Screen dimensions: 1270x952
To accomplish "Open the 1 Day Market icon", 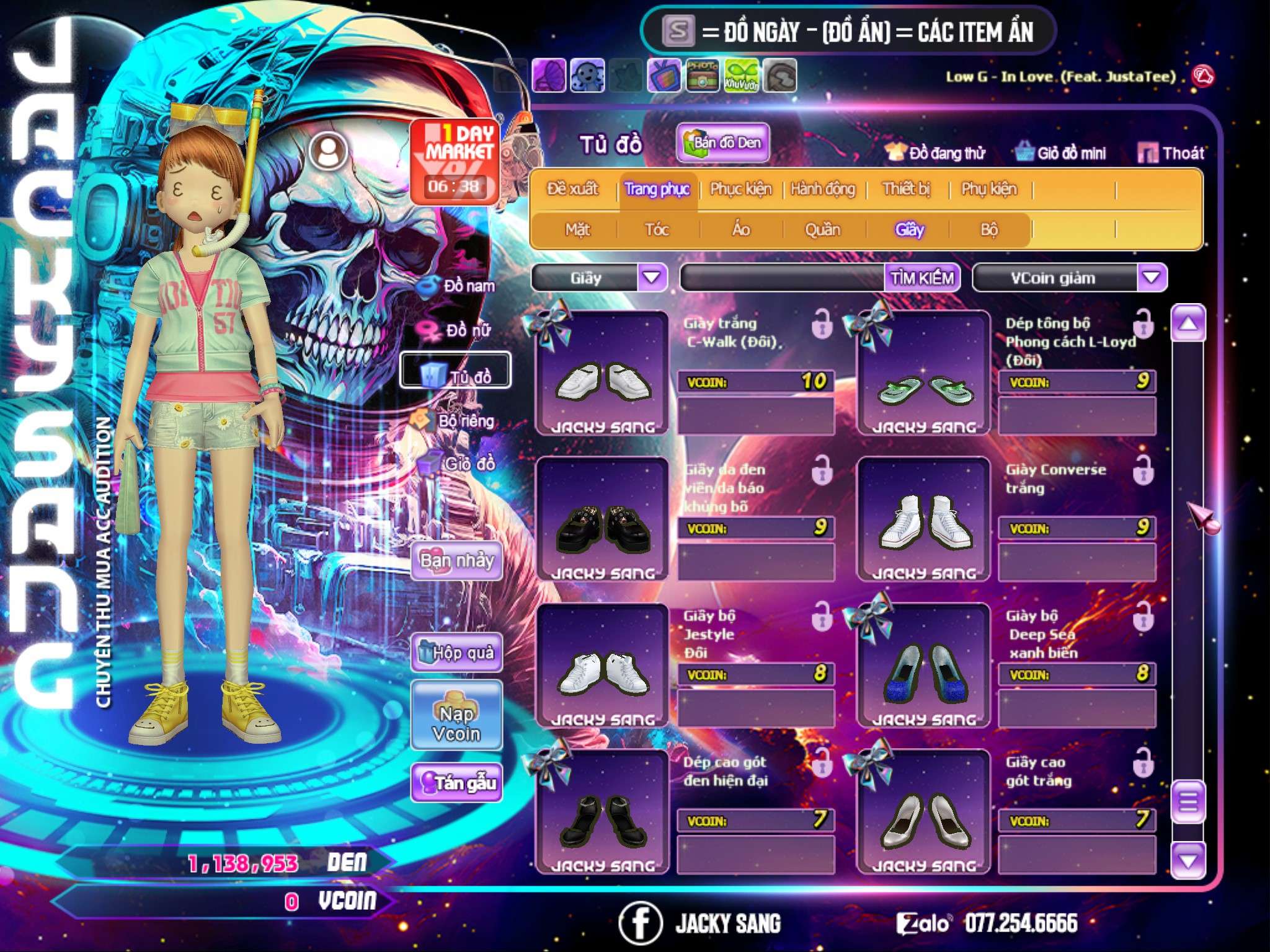I will [x=455, y=161].
